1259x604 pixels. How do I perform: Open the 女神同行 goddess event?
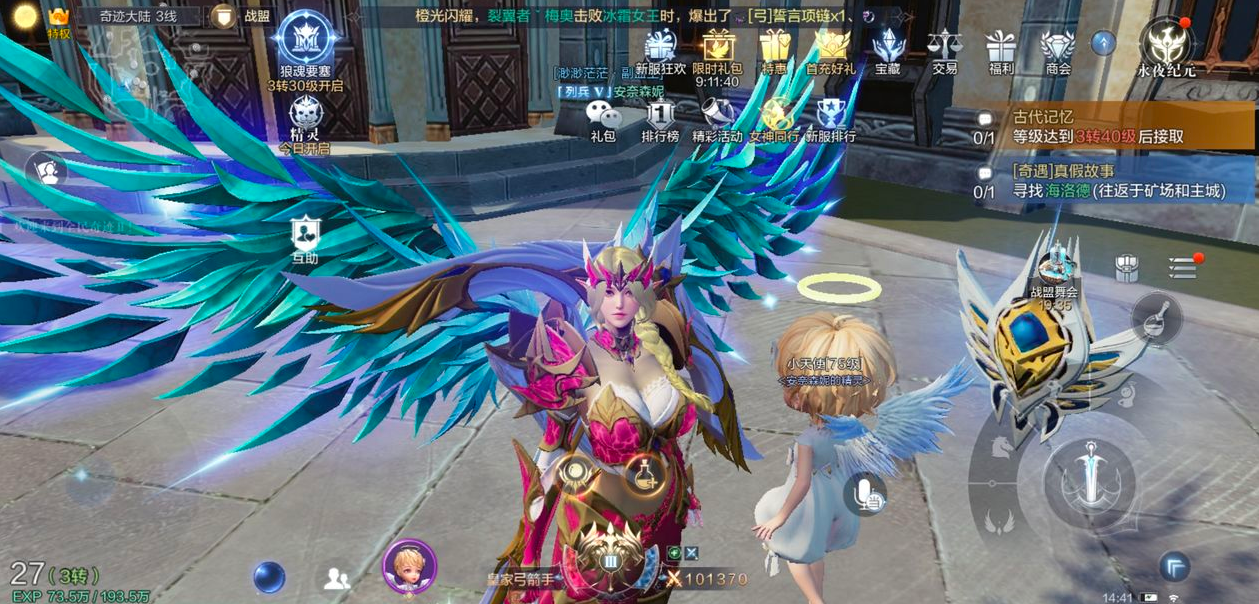(x=774, y=120)
